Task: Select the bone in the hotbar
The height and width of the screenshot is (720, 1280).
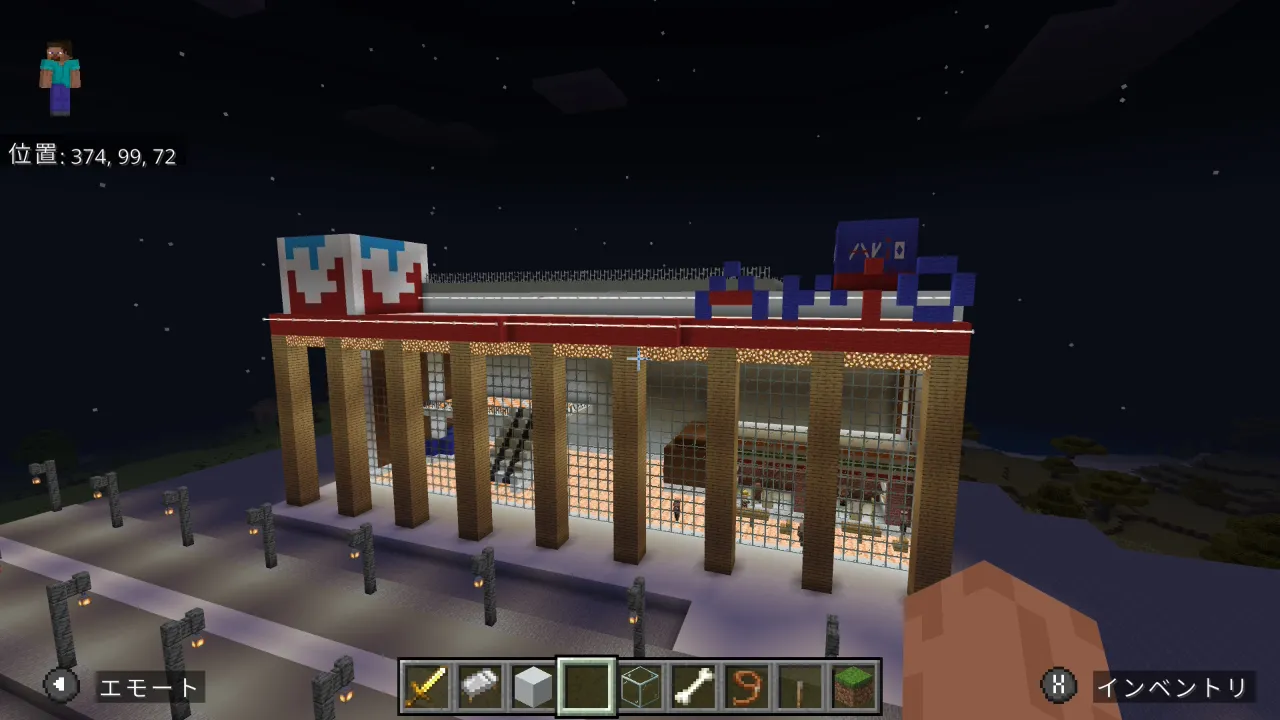Action: point(694,686)
